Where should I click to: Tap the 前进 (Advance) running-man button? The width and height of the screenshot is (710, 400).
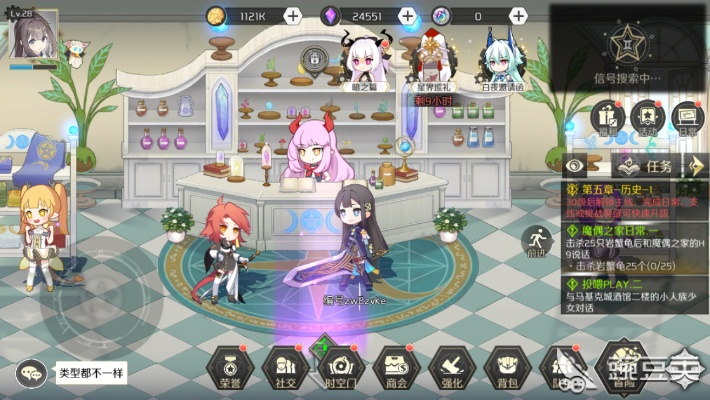[536, 241]
